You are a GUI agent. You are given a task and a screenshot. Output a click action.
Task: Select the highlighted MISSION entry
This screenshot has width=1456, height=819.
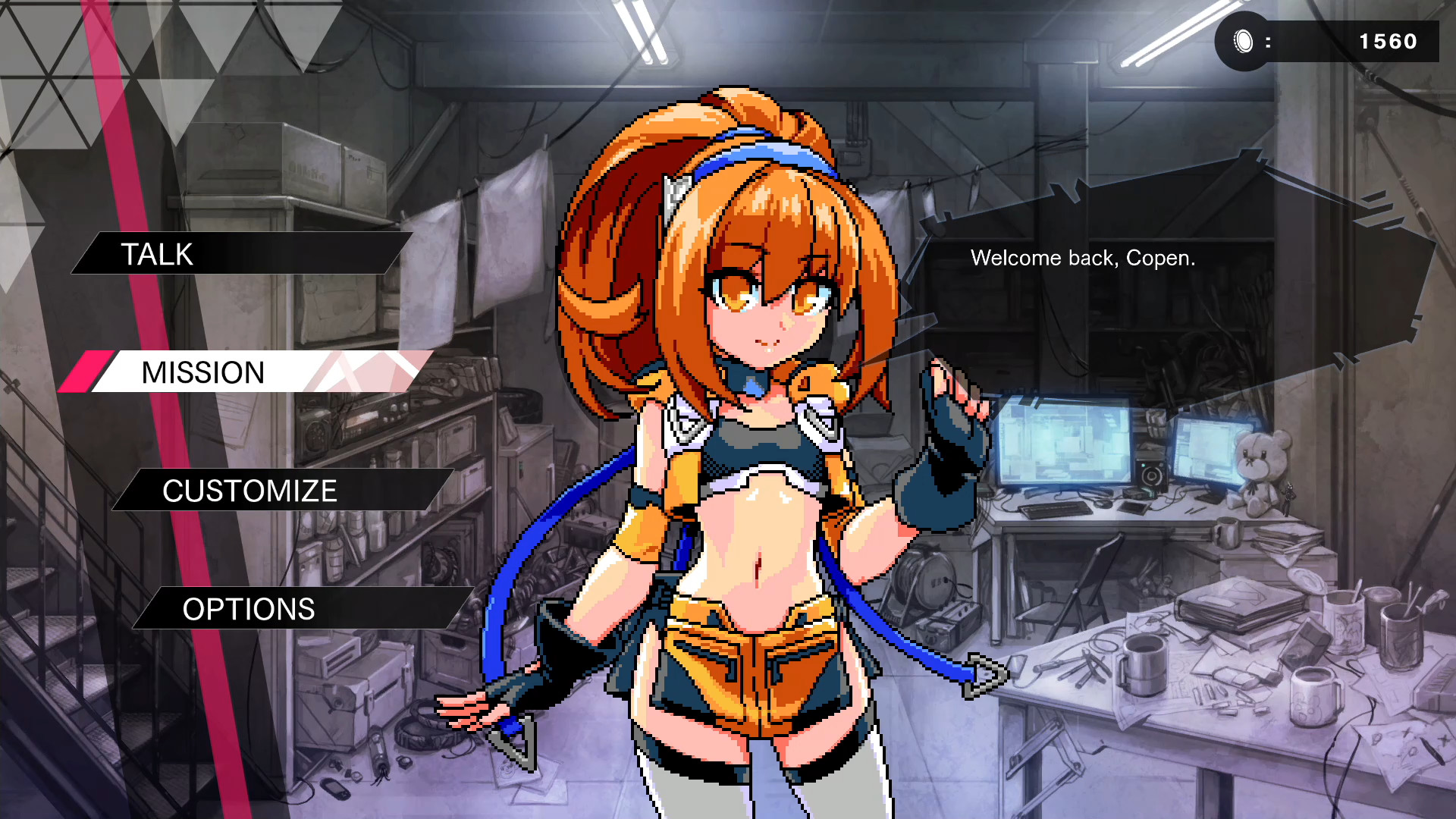point(202,372)
